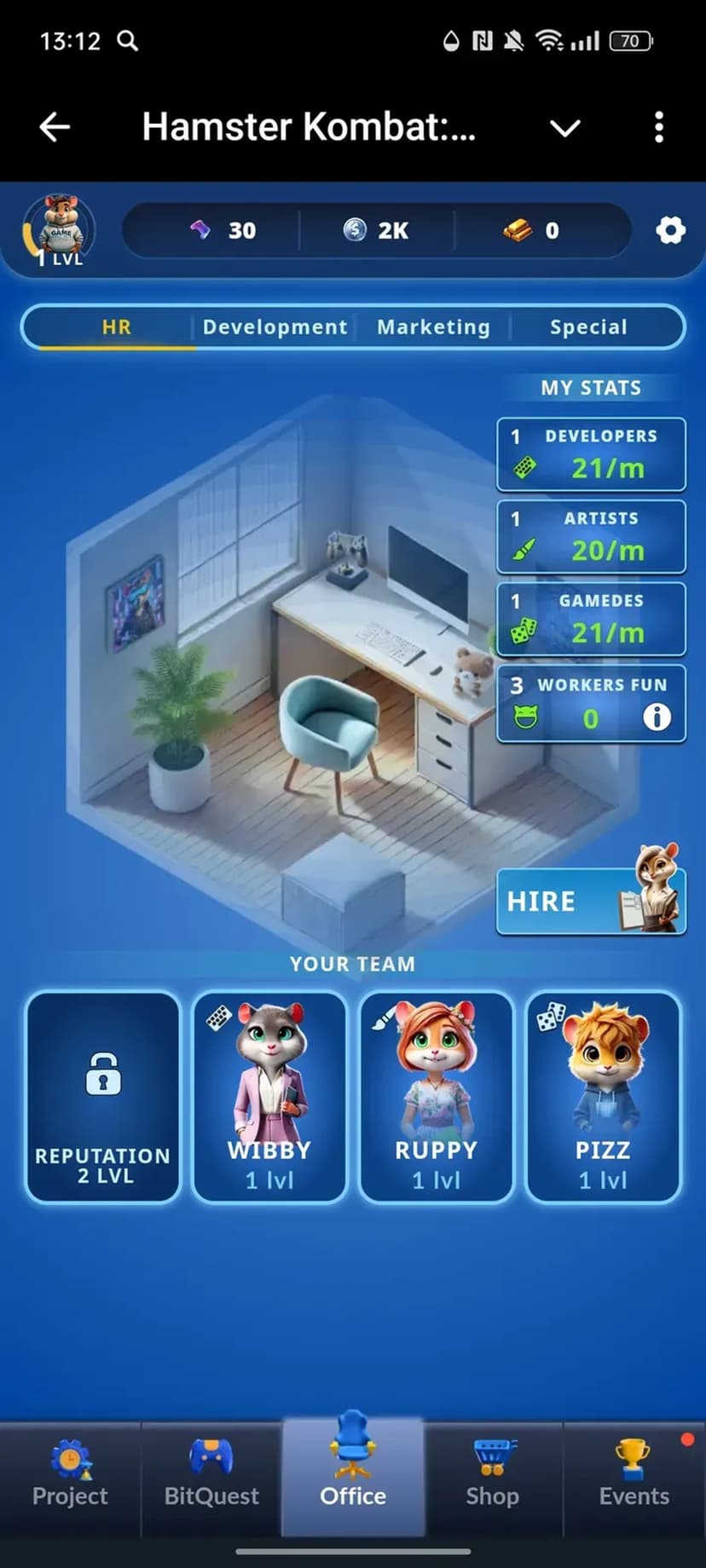Show Workers Fun info icon

click(x=657, y=718)
